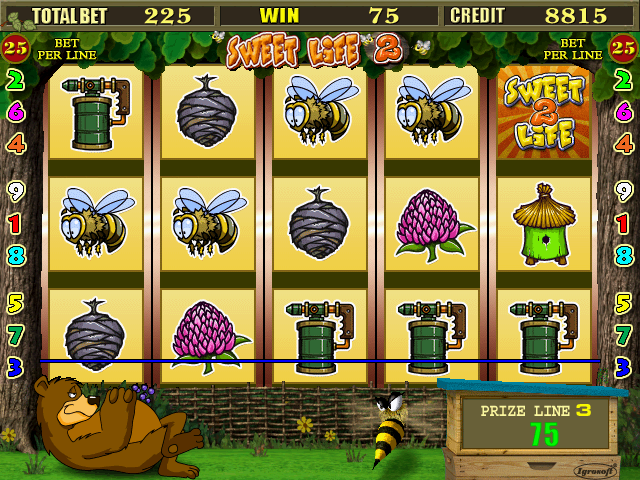Choose the pink payline 6 marker on the right tree
This screenshot has width=640, height=480.
coord(625,112)
